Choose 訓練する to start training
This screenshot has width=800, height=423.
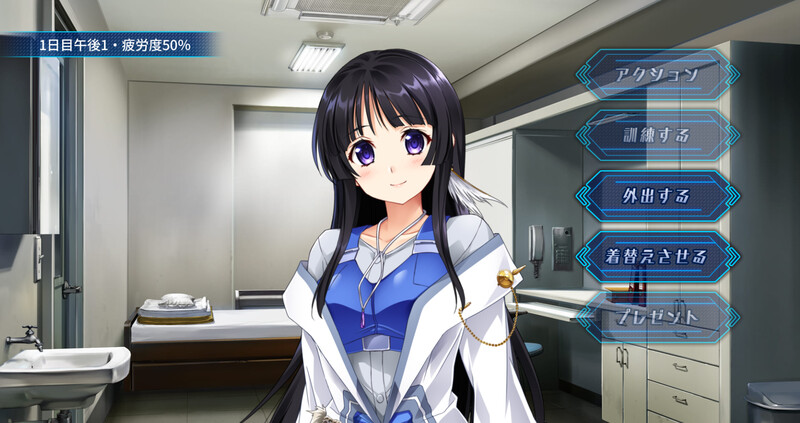656,135
